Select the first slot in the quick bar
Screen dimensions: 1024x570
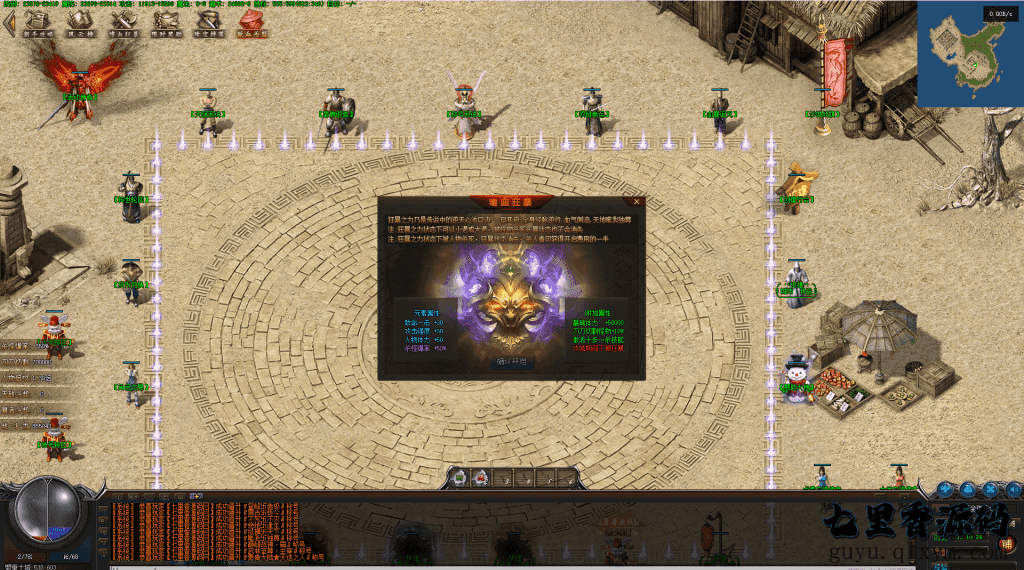[x=459, y=478]
